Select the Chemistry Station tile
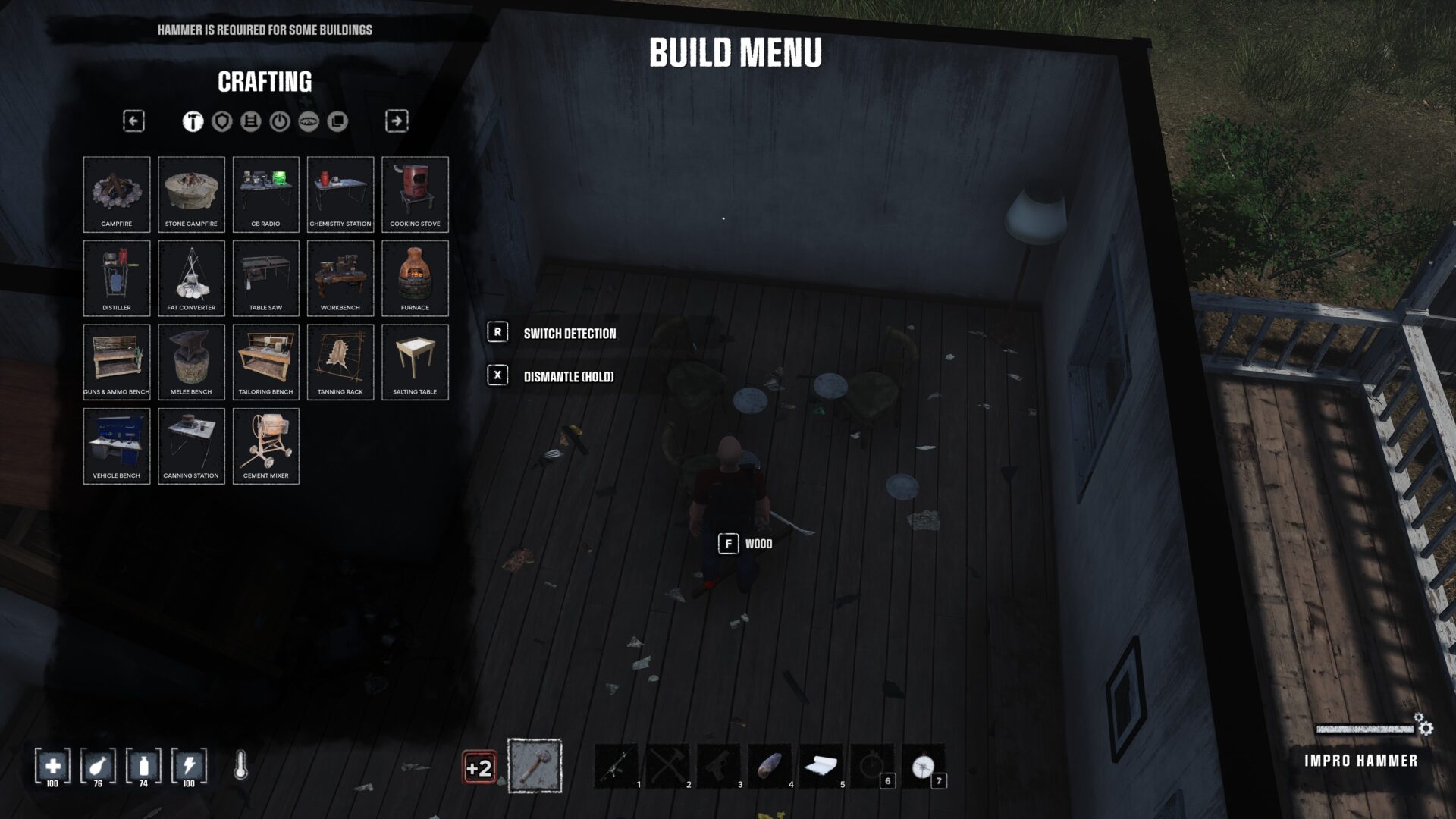 click(340, 194)
